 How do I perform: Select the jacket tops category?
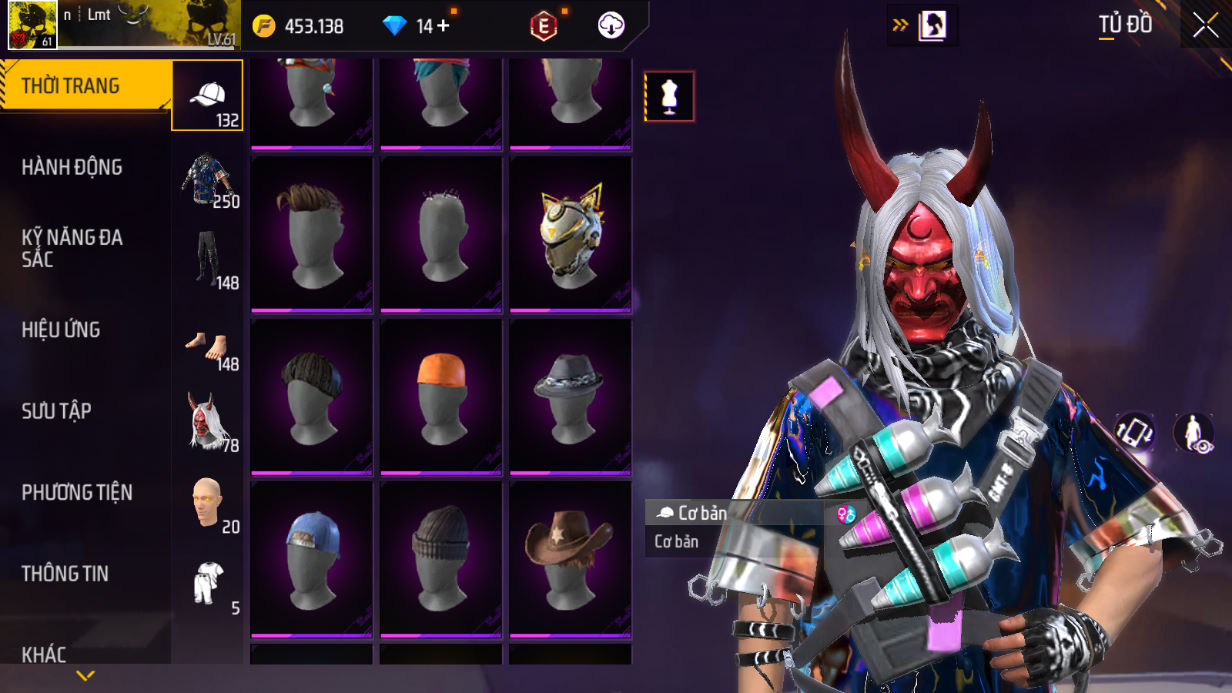(x=207, y=178)
